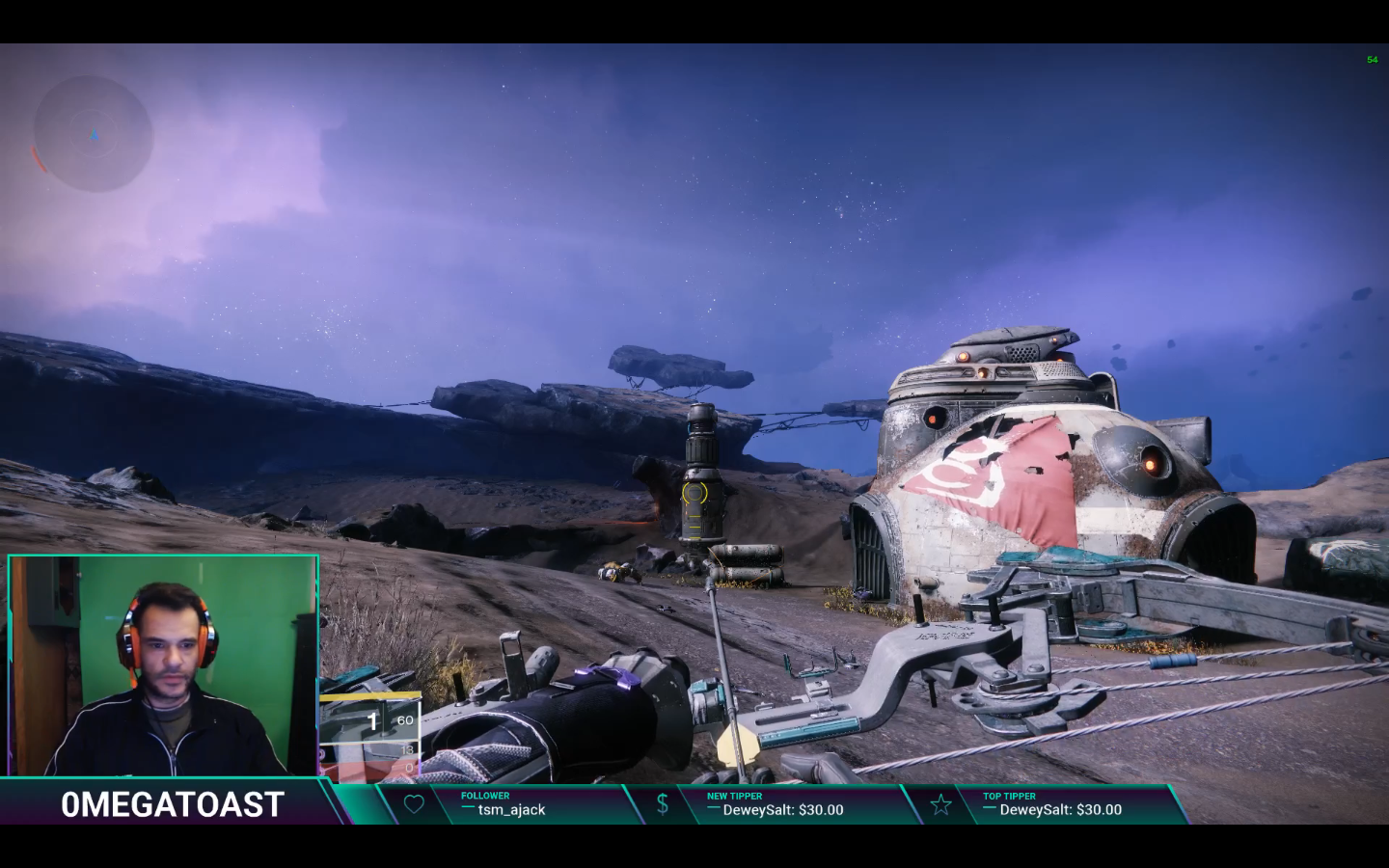Click the circular radar display
Viewport: 1389px width, 868px height.
(94, 134)
